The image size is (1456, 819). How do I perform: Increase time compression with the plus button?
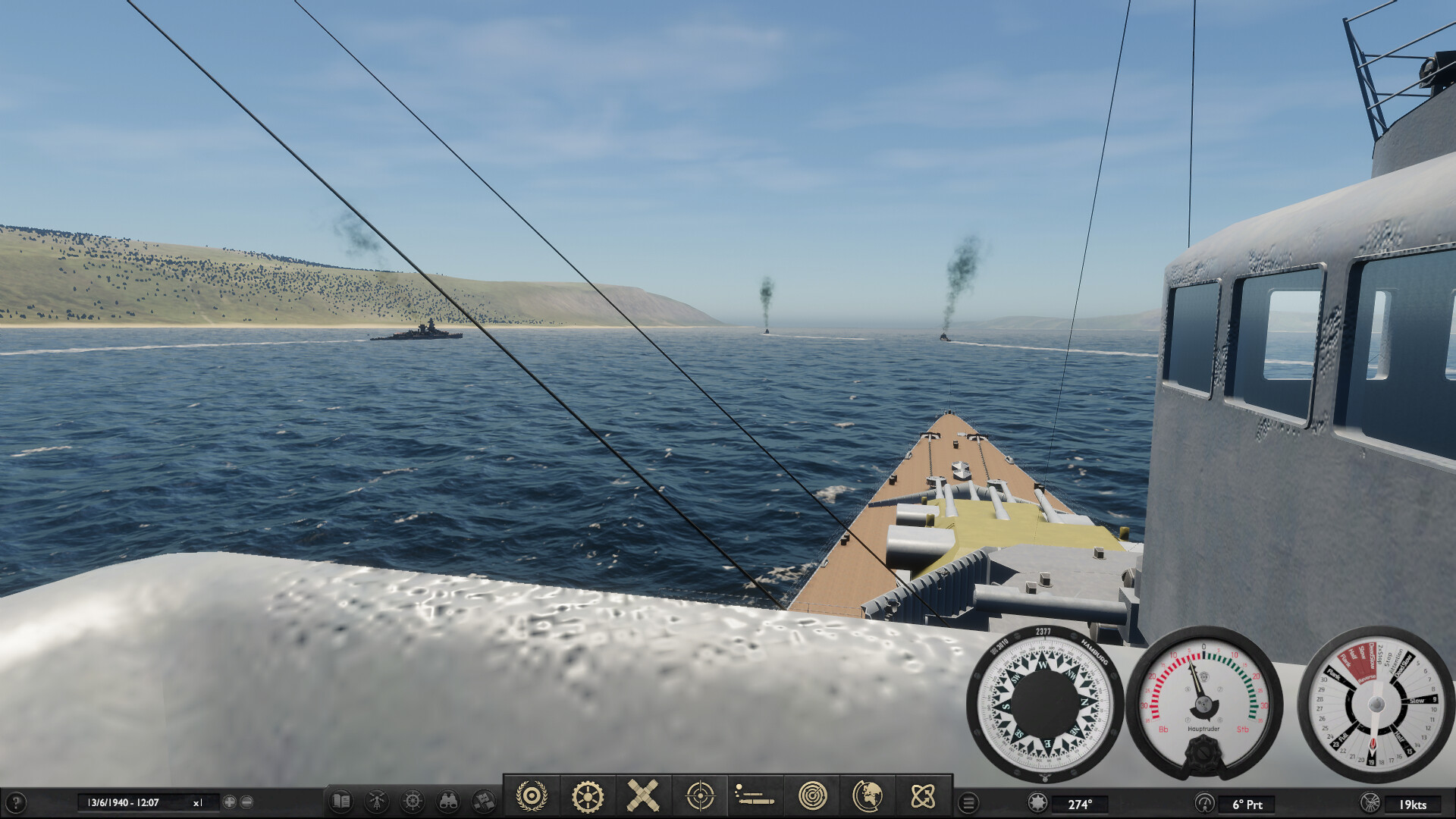(229, 801)
